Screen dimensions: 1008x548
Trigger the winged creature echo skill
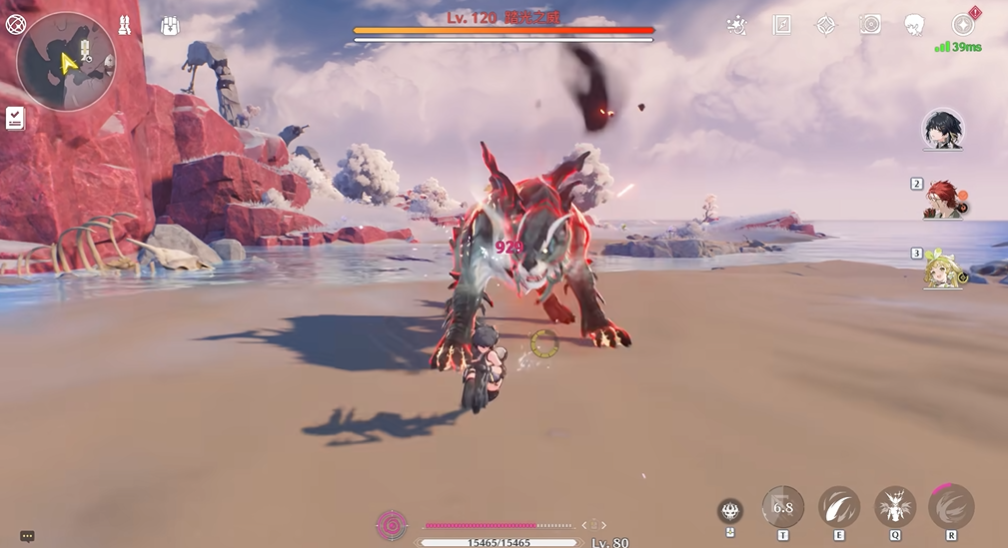[x=895, y=507]
